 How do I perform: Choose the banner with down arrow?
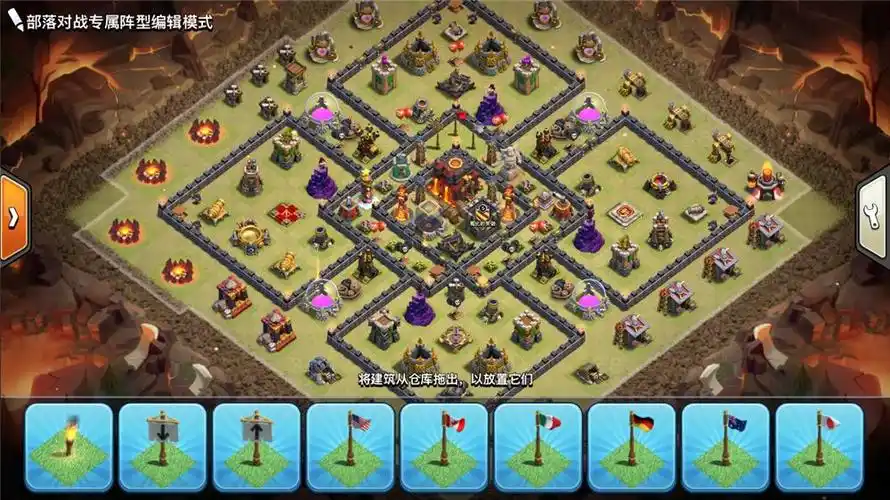tap(163, 447)
